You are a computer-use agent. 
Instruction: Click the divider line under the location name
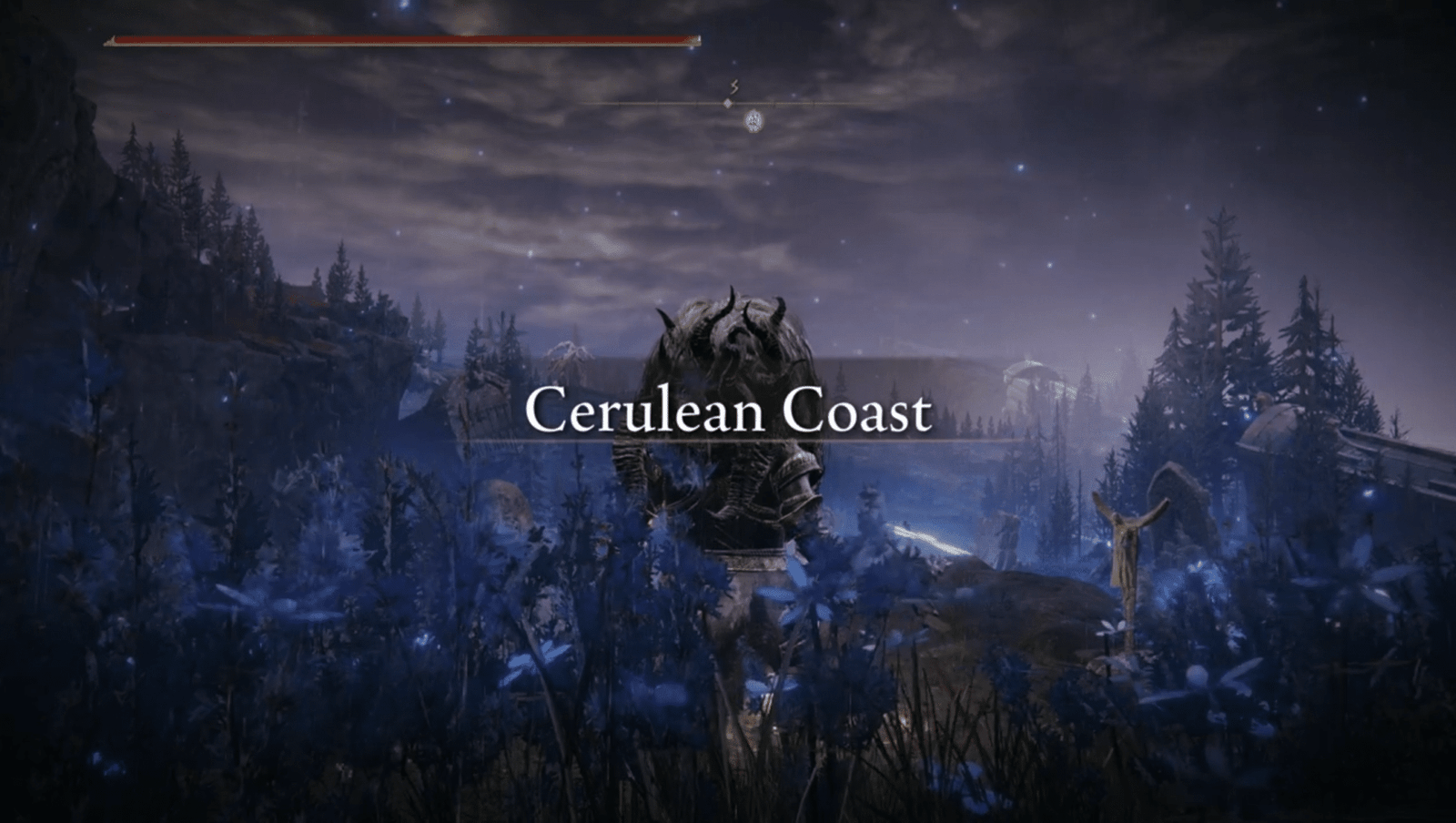coord(728,440)
